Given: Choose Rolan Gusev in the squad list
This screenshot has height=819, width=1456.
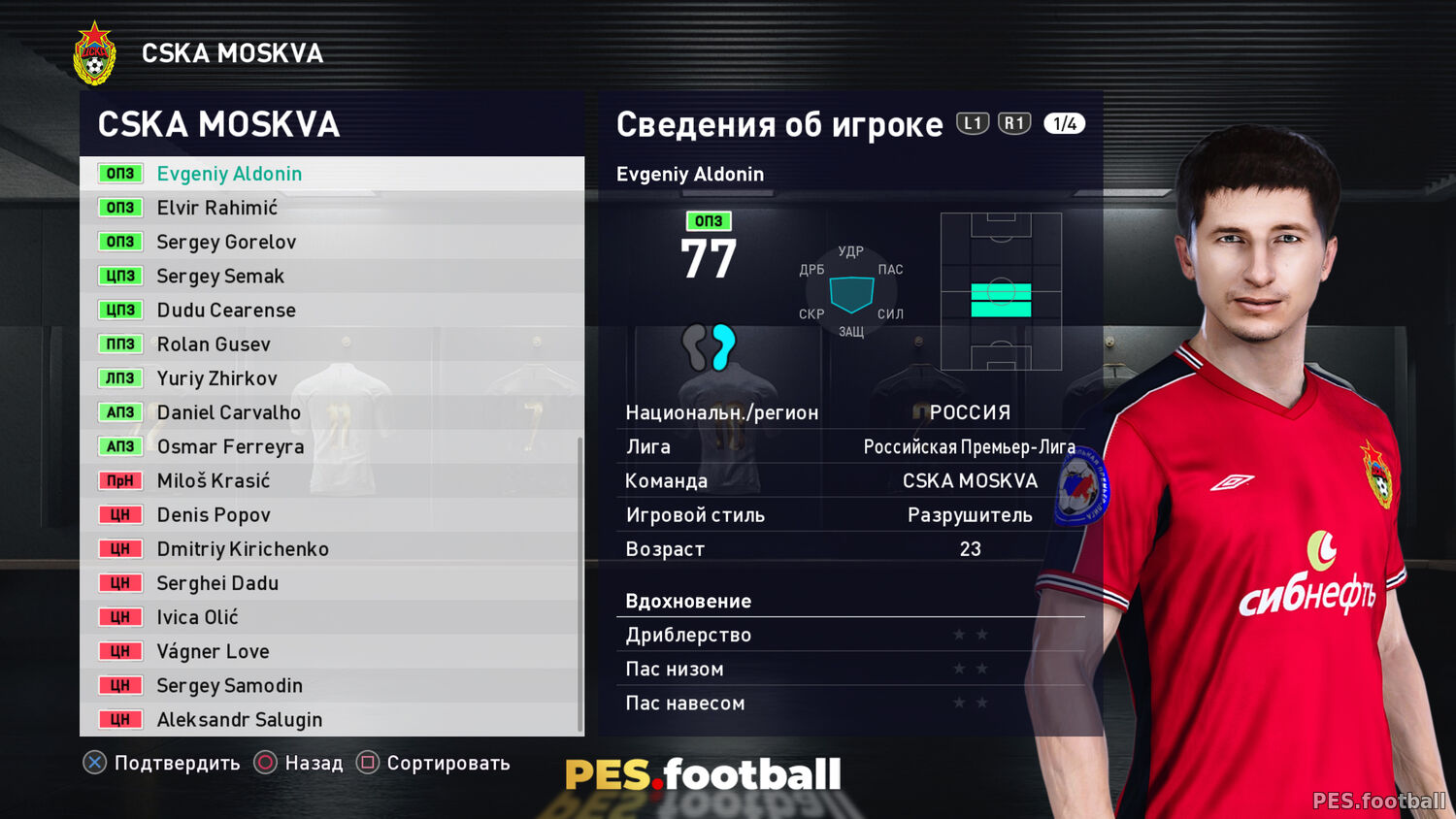Looking at the screenshot, I should coord(214,344).
